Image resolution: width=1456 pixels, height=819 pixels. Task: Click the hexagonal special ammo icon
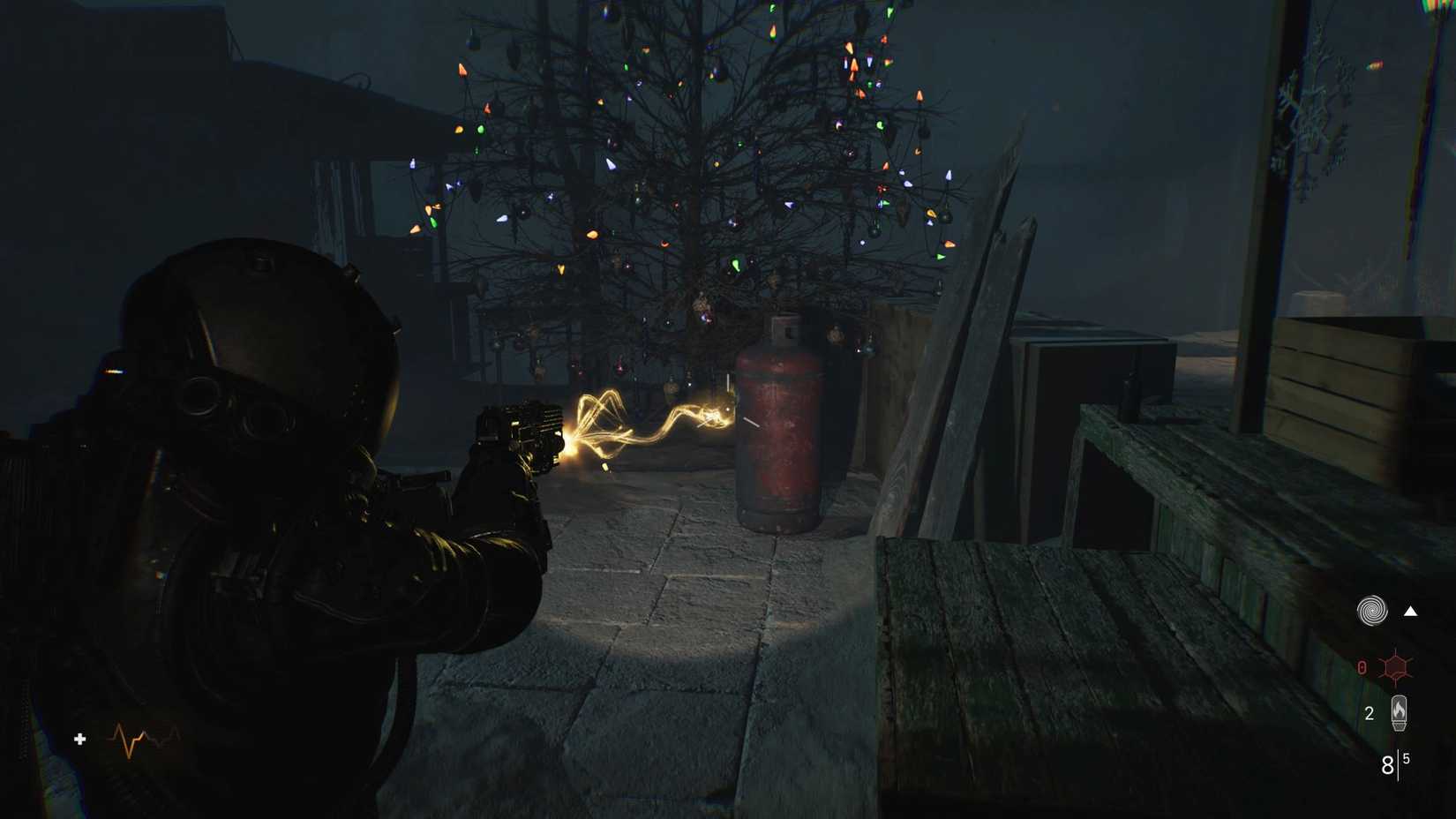point(1398,668)
